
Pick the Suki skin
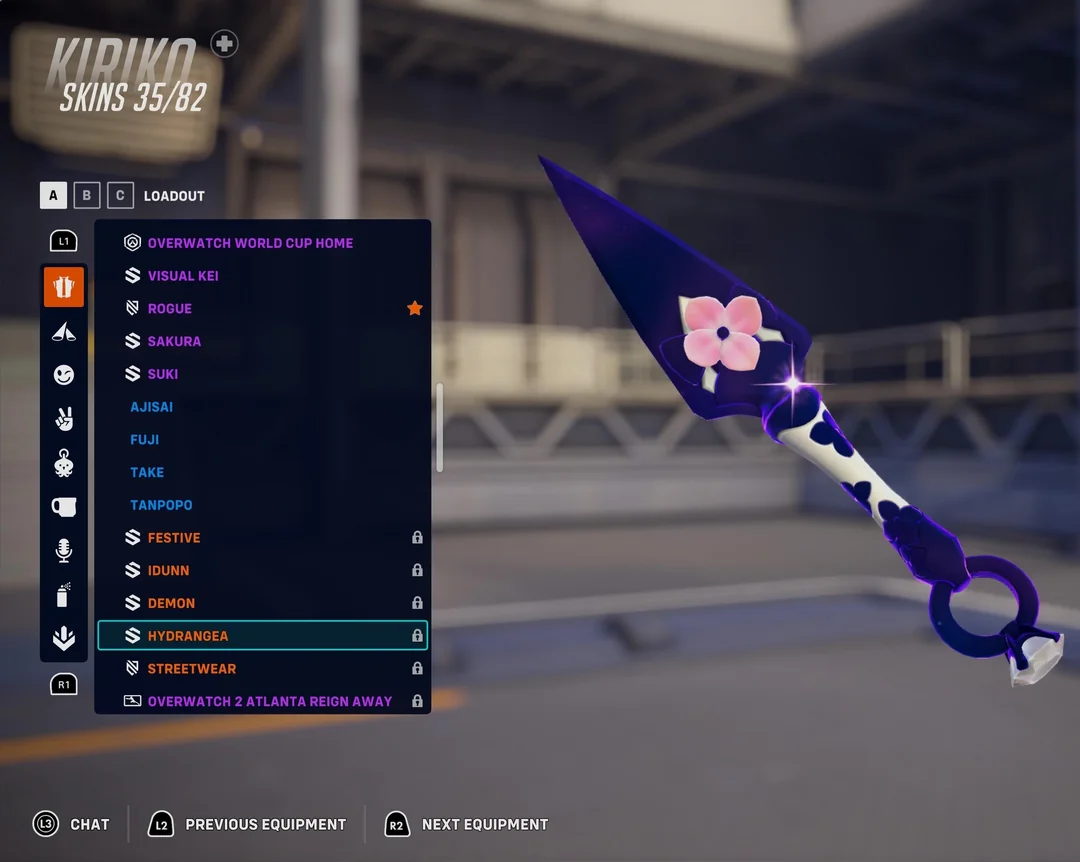(163, 374)
